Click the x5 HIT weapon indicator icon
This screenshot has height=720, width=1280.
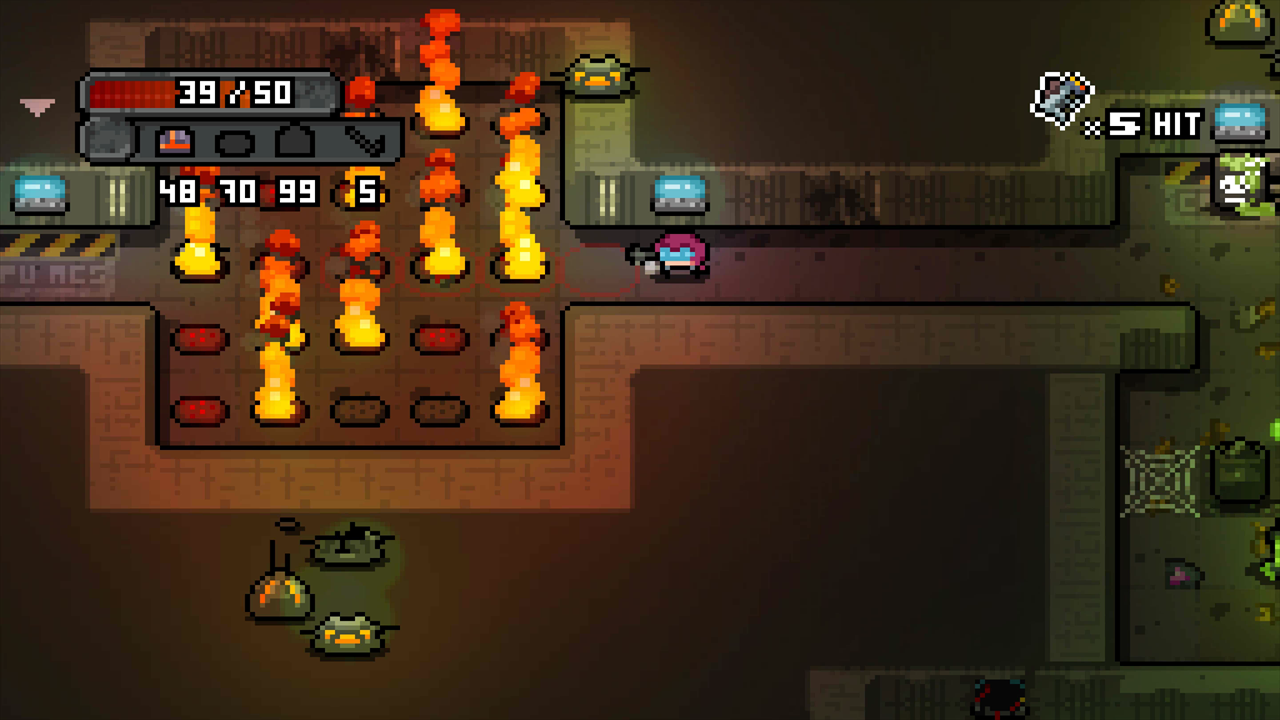tap(1063, 96)
